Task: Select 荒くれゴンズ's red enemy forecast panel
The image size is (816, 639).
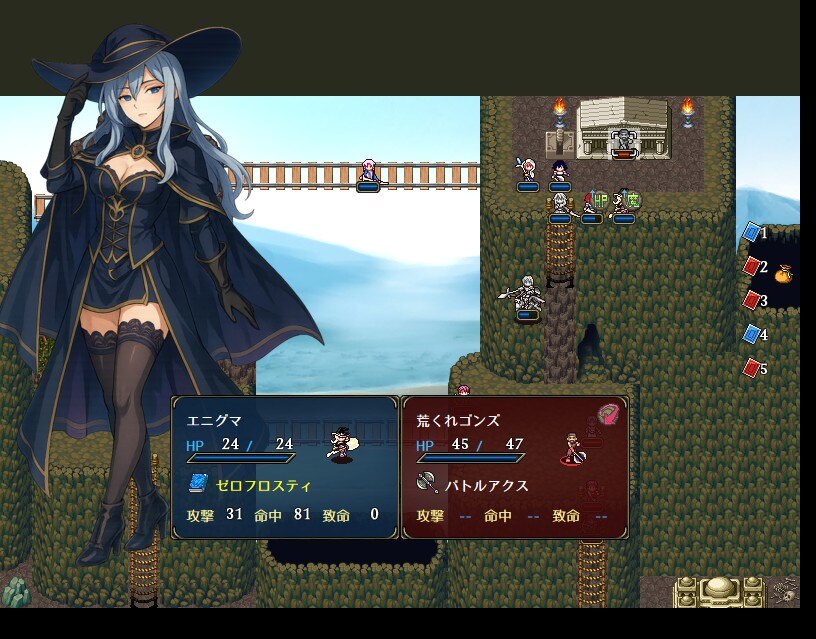Action: coord(515,467)
